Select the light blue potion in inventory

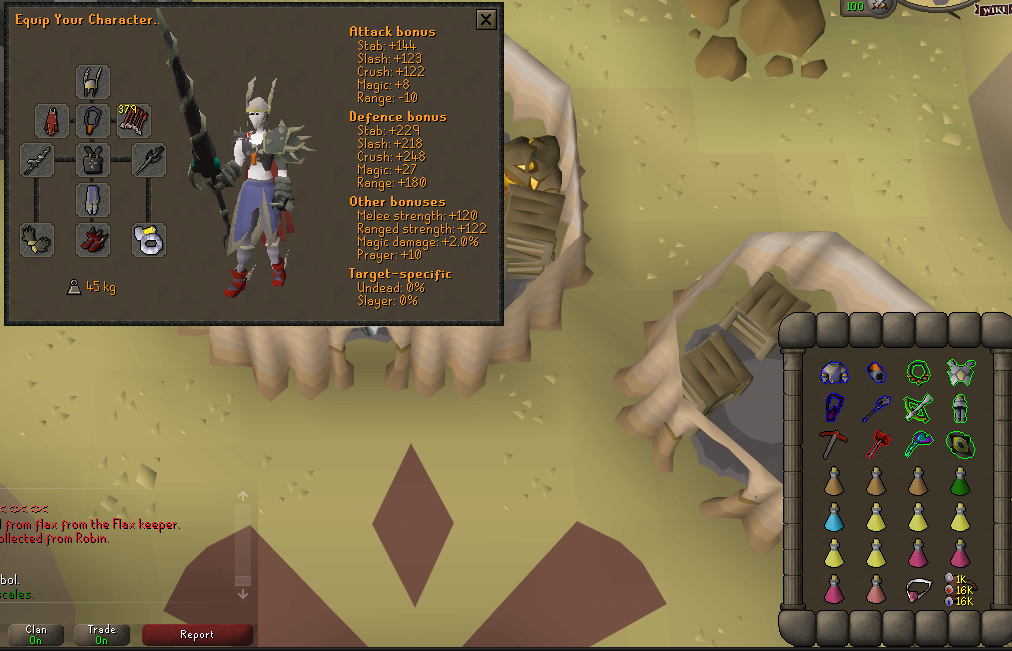click(x=834, y=517)
